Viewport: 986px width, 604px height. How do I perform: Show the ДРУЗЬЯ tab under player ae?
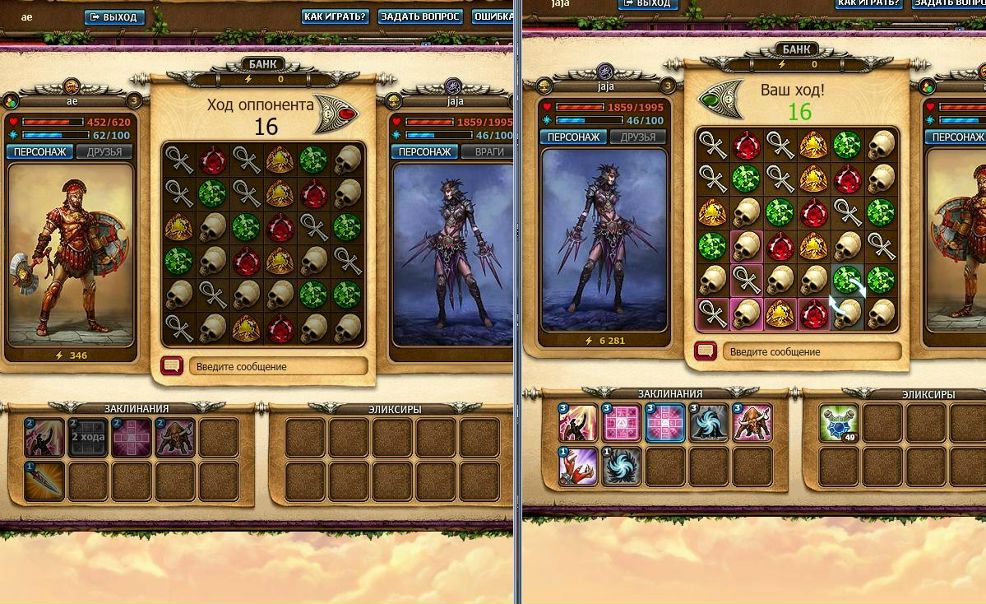[x=104, y=152]
